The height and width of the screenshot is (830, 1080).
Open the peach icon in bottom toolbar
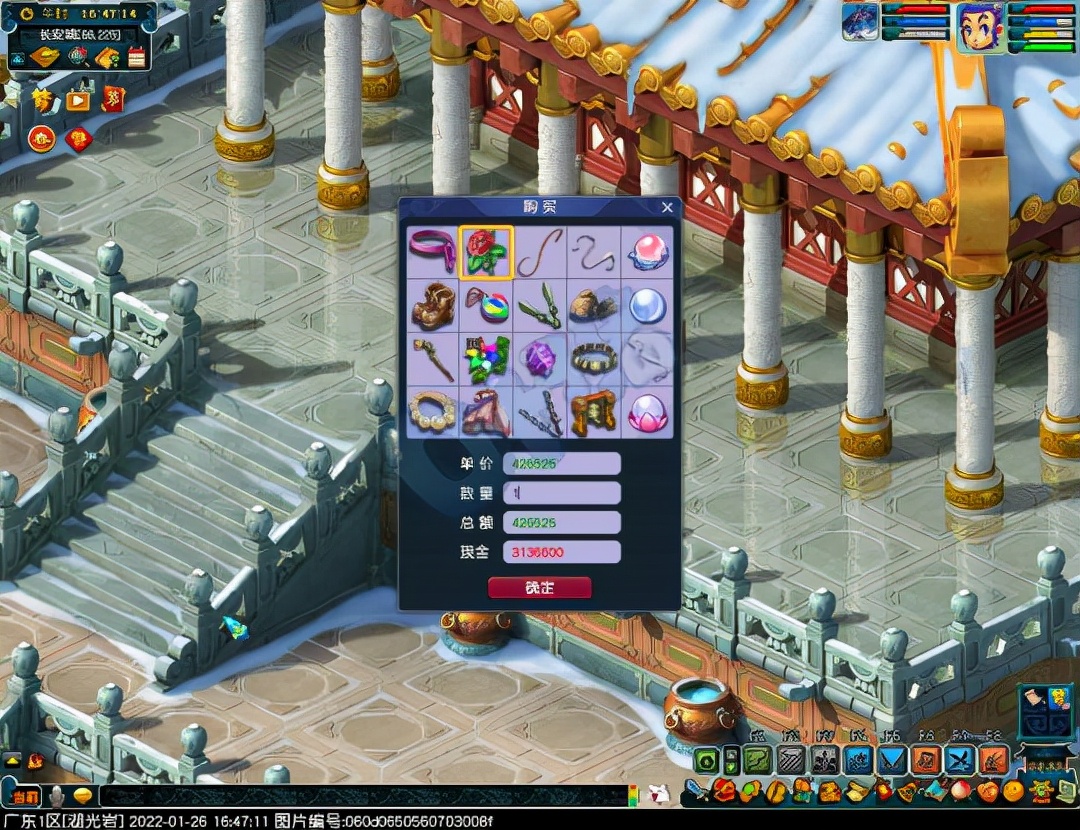(x=962, y=791)
